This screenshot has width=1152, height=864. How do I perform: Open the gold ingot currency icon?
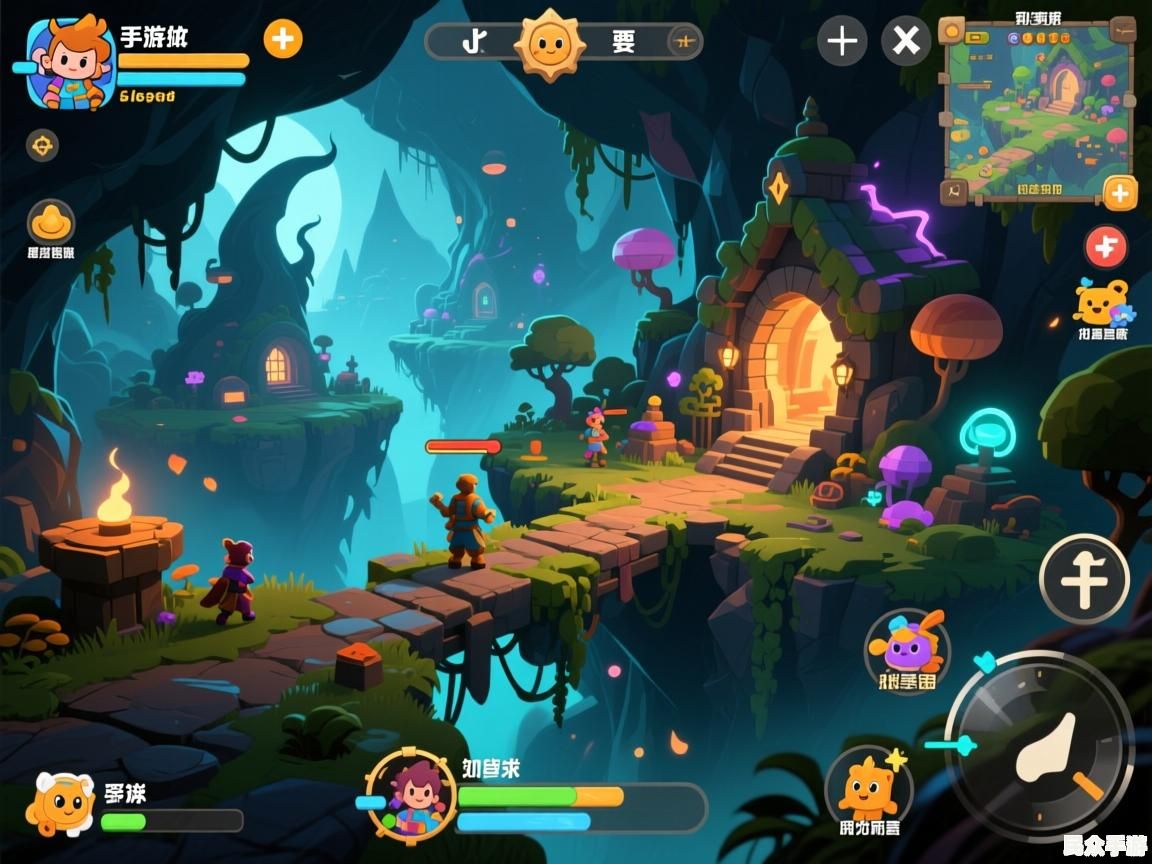pyautogui.click(x=50, y=221)
